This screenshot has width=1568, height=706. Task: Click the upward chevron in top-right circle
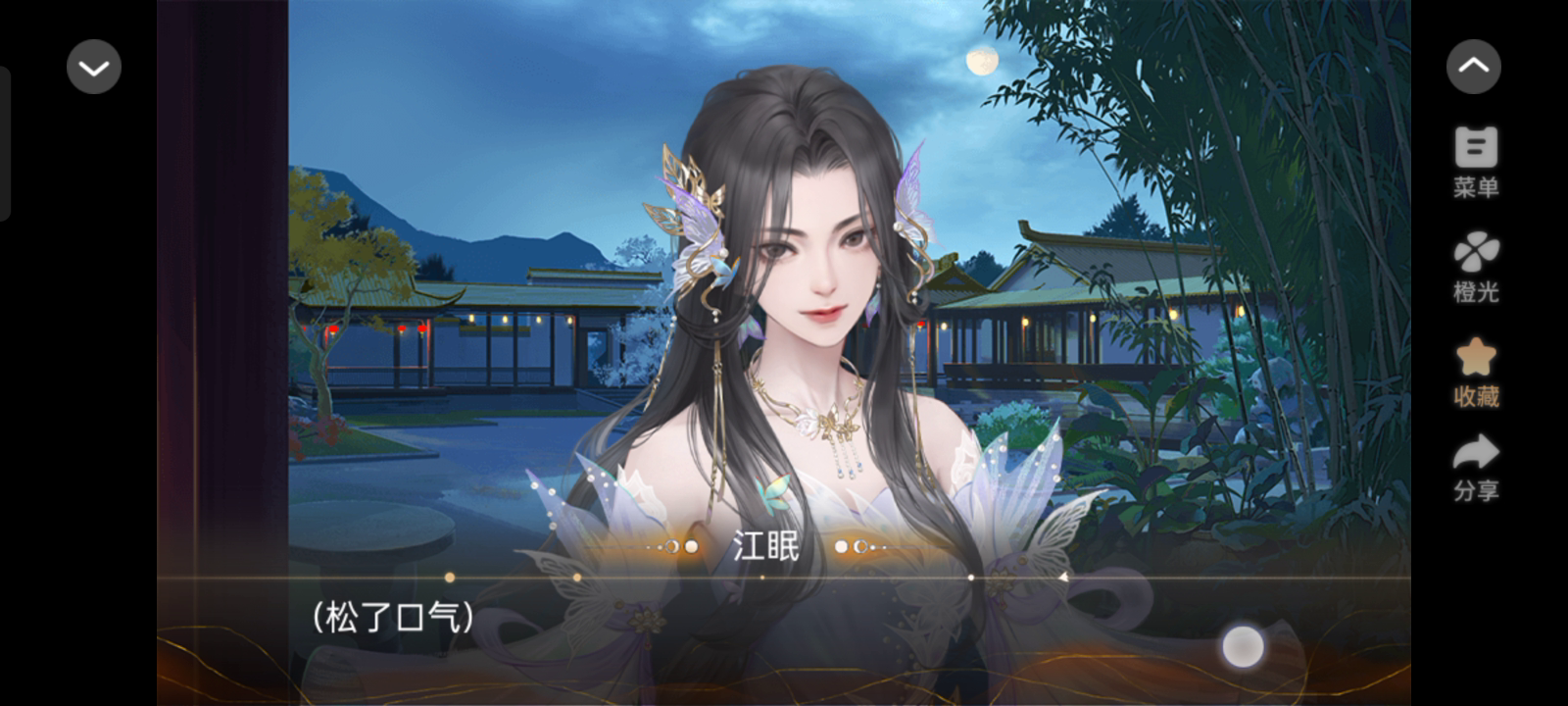point(1474,66)
